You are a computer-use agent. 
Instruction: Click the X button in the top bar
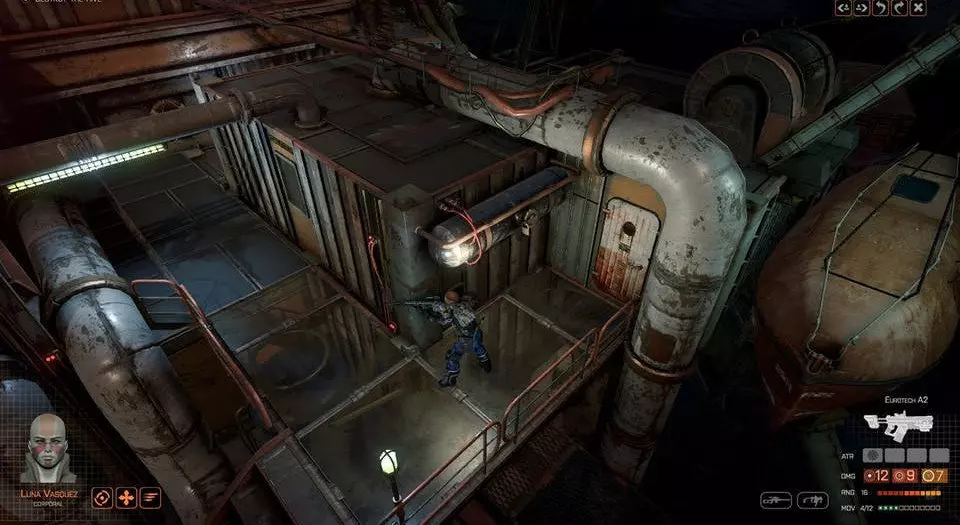point(917,8)
